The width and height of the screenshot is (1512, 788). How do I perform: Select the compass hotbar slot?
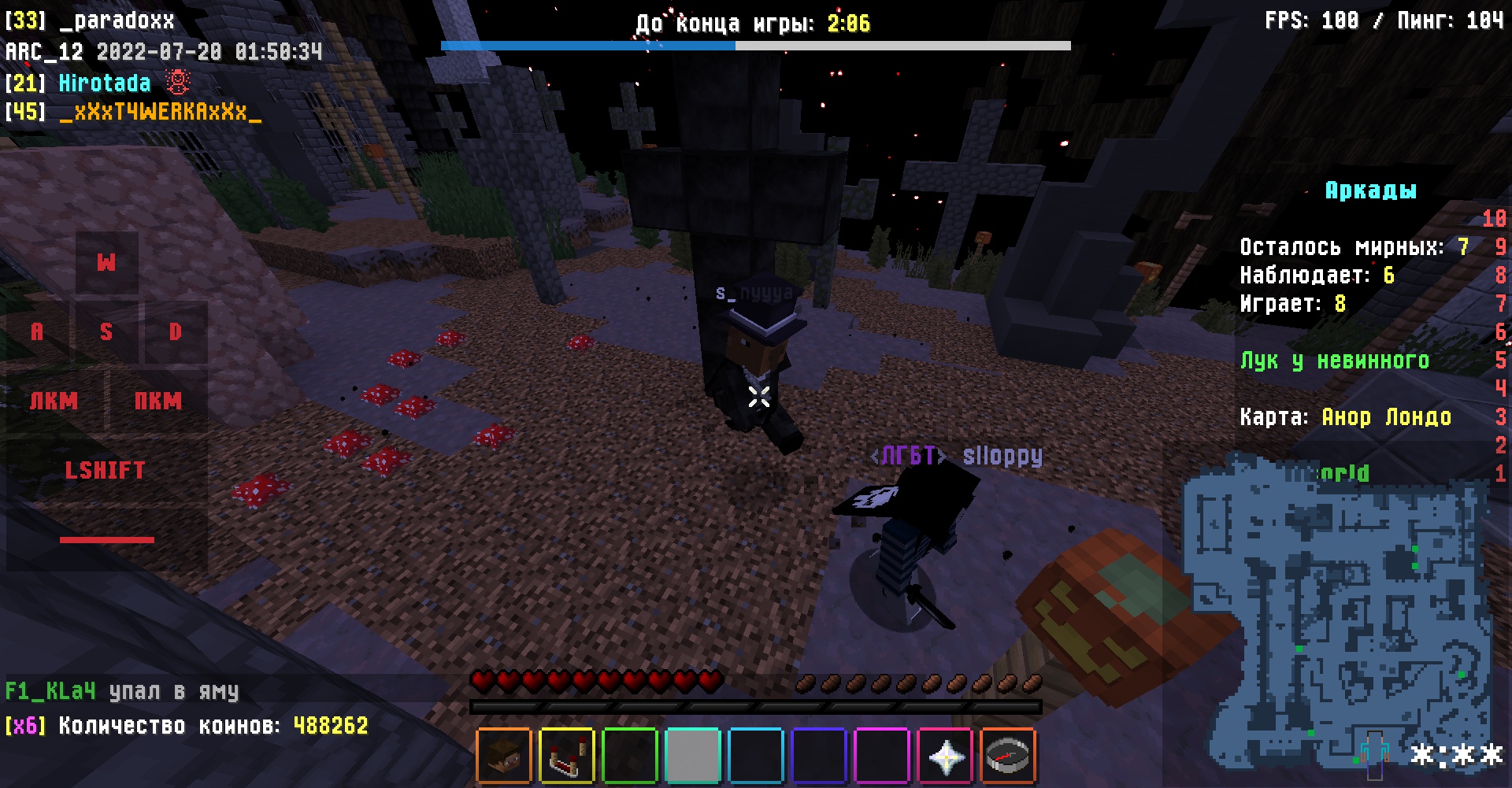[1008, 757]
